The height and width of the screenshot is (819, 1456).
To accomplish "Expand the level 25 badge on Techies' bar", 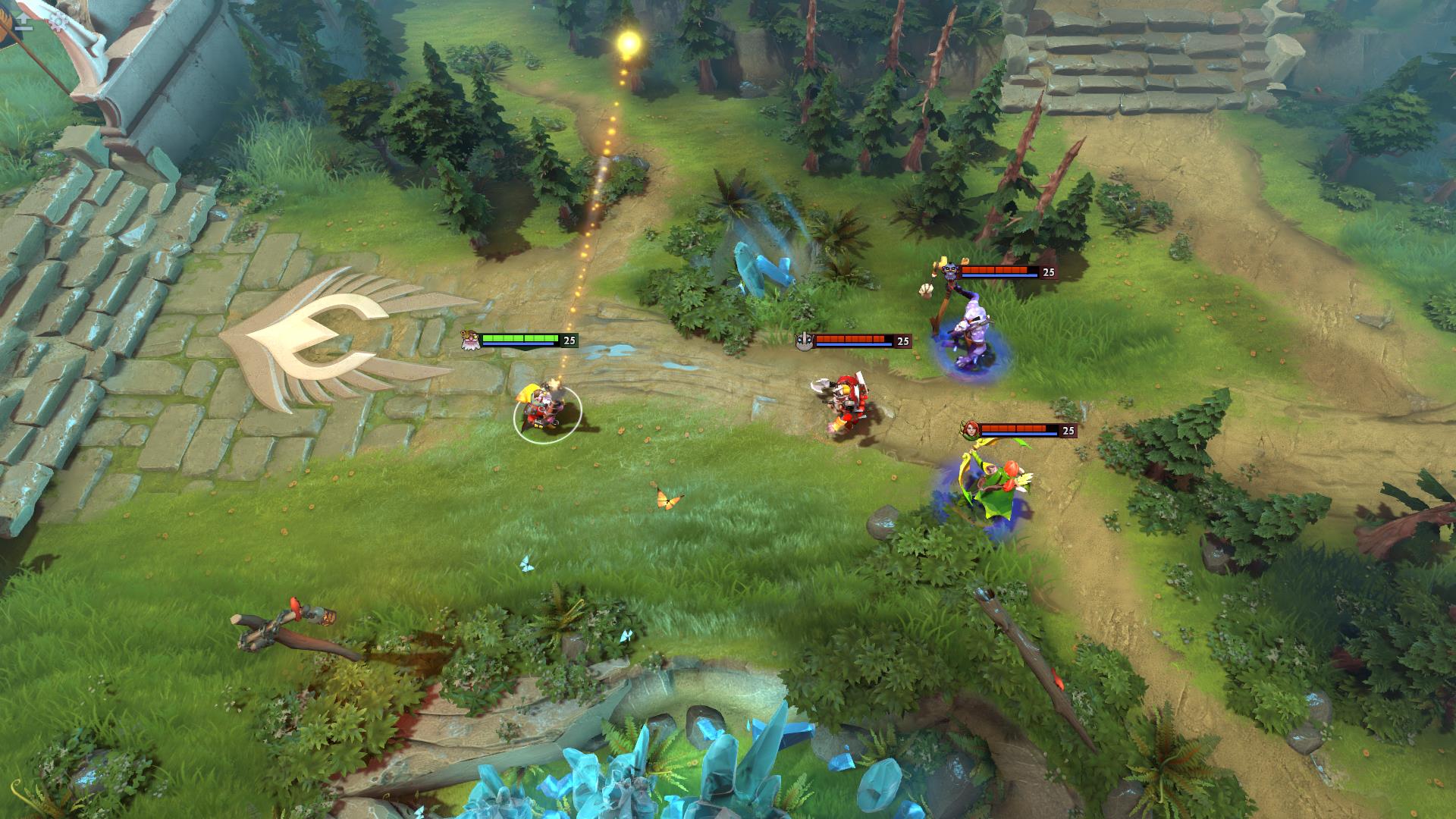I will coord(568,340).
